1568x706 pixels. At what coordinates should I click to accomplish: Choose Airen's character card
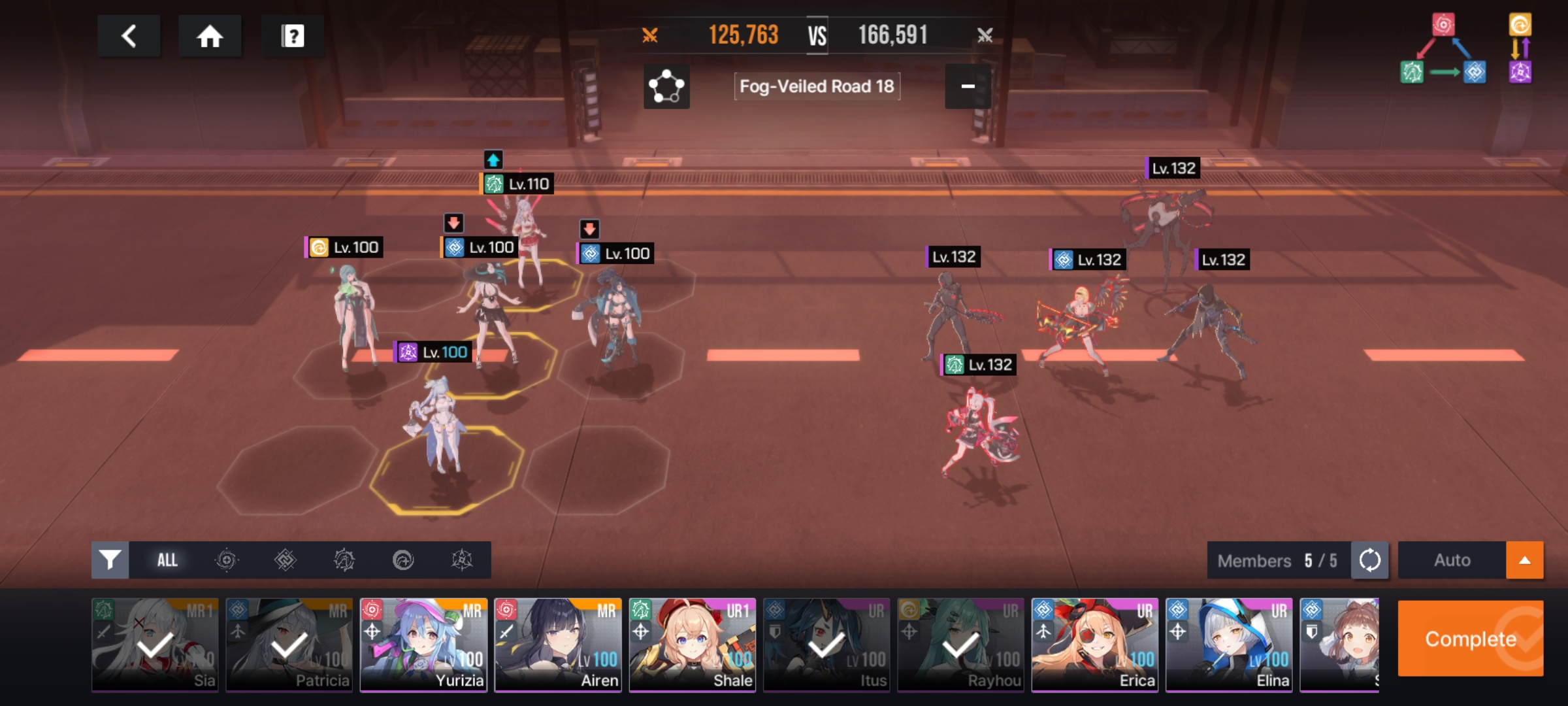click(559, 645)
